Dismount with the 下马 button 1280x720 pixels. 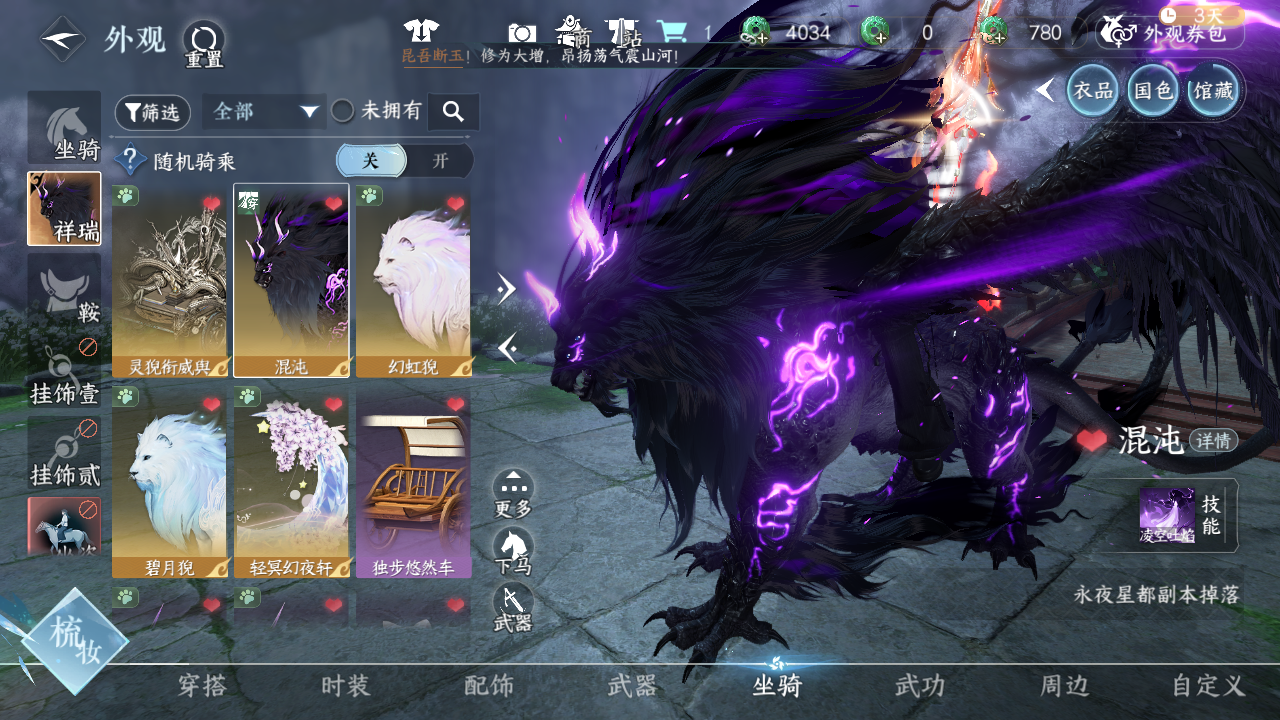(513, 551)
